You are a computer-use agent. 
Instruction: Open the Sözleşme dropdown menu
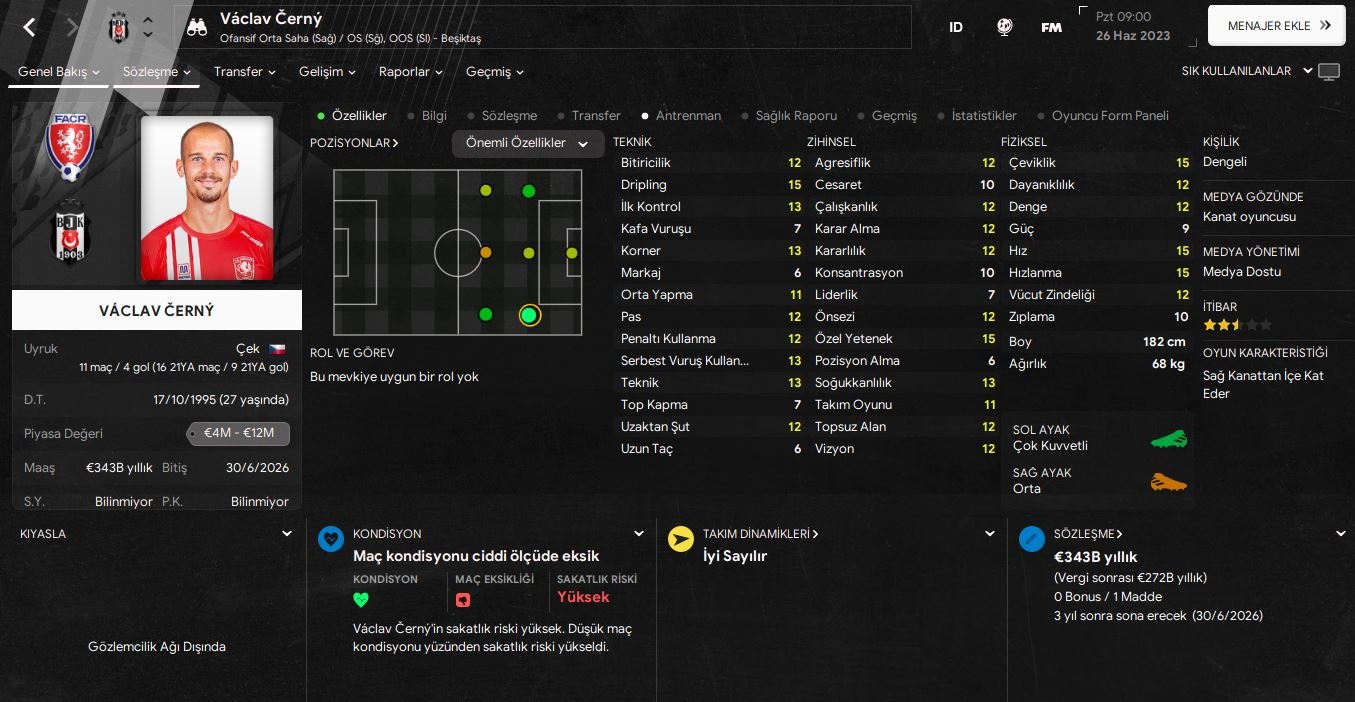click(157, 72)
